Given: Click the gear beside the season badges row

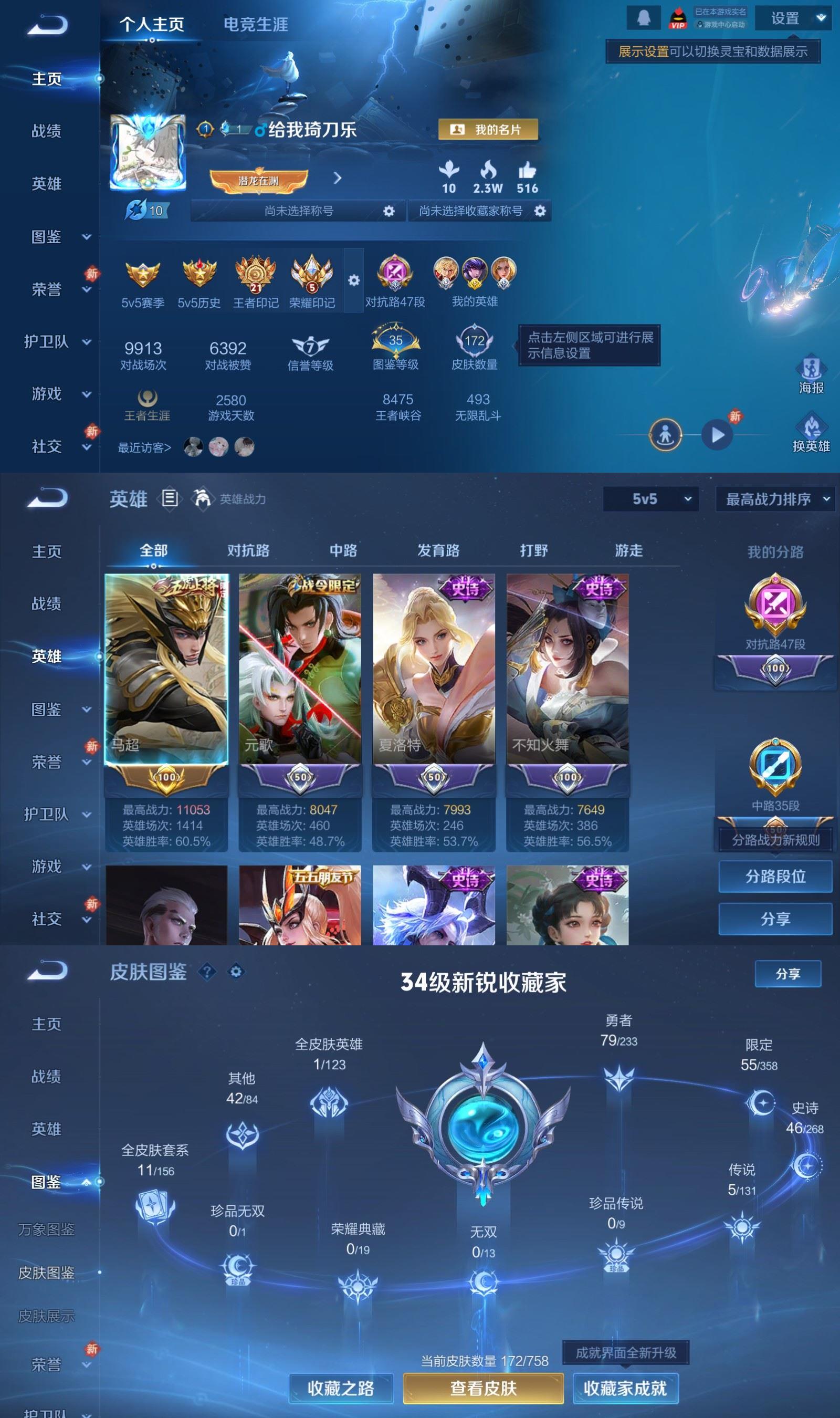Looking at the screenshot, I should [x=355, y=279].
